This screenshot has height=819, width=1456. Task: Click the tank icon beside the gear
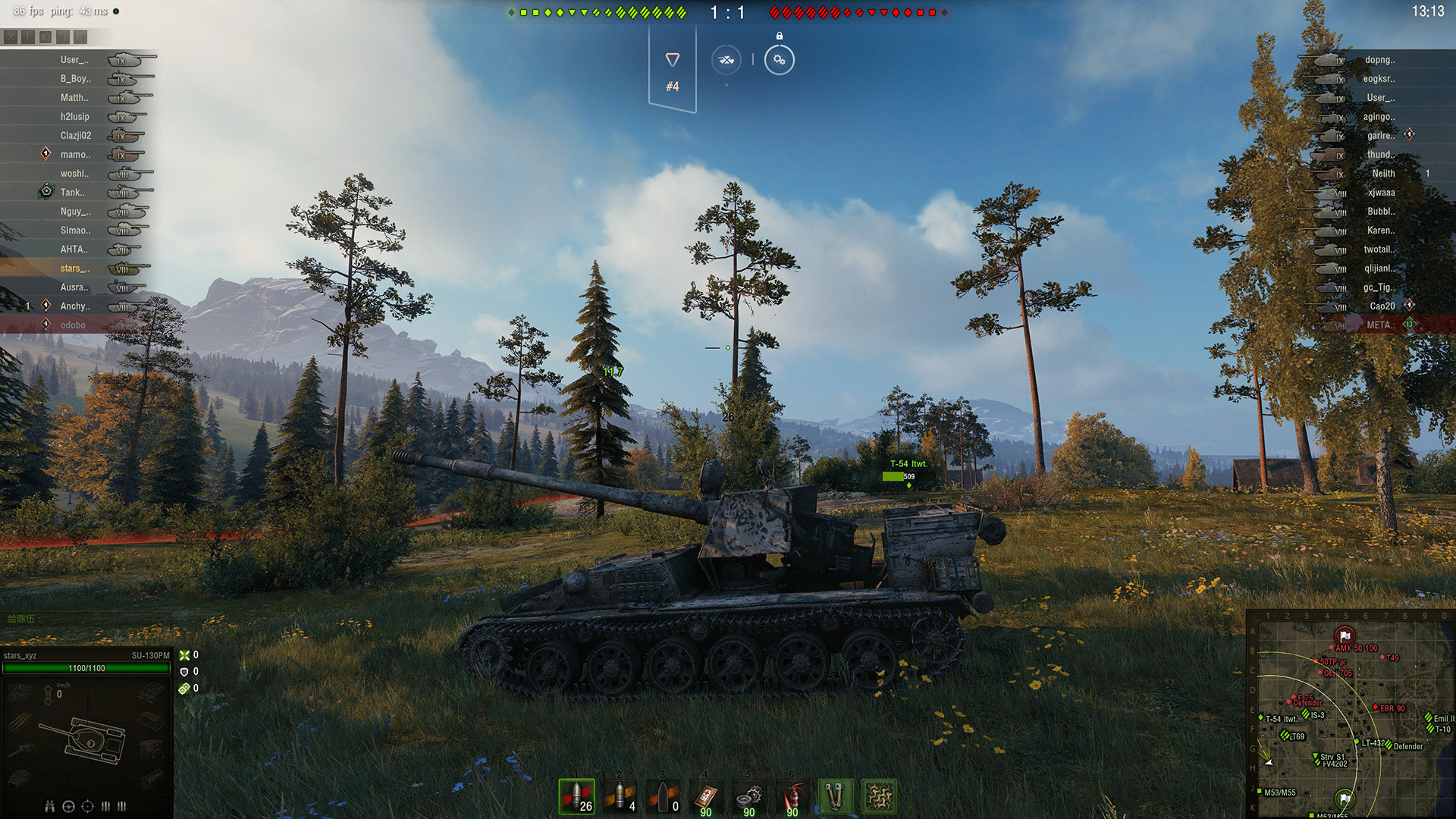click(x=726, y=60)
